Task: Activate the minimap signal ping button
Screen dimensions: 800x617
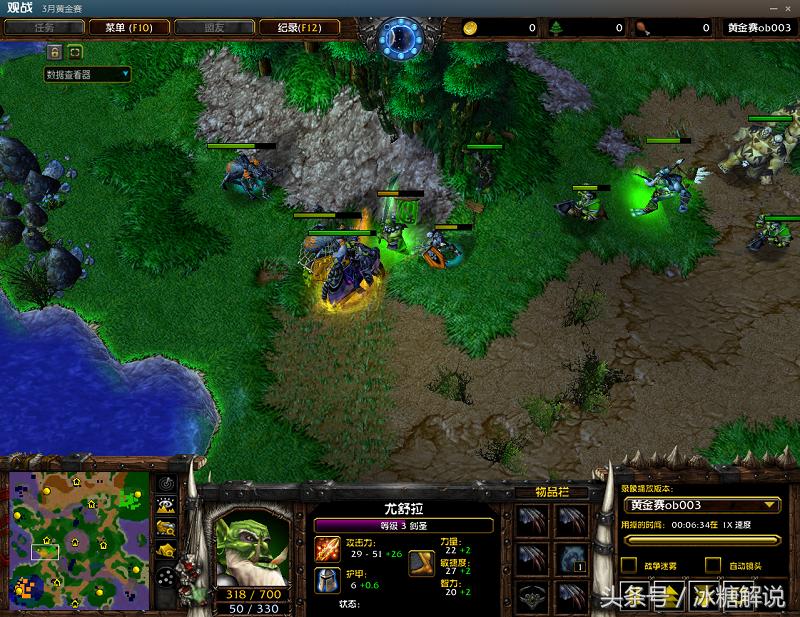Action: 166,484
